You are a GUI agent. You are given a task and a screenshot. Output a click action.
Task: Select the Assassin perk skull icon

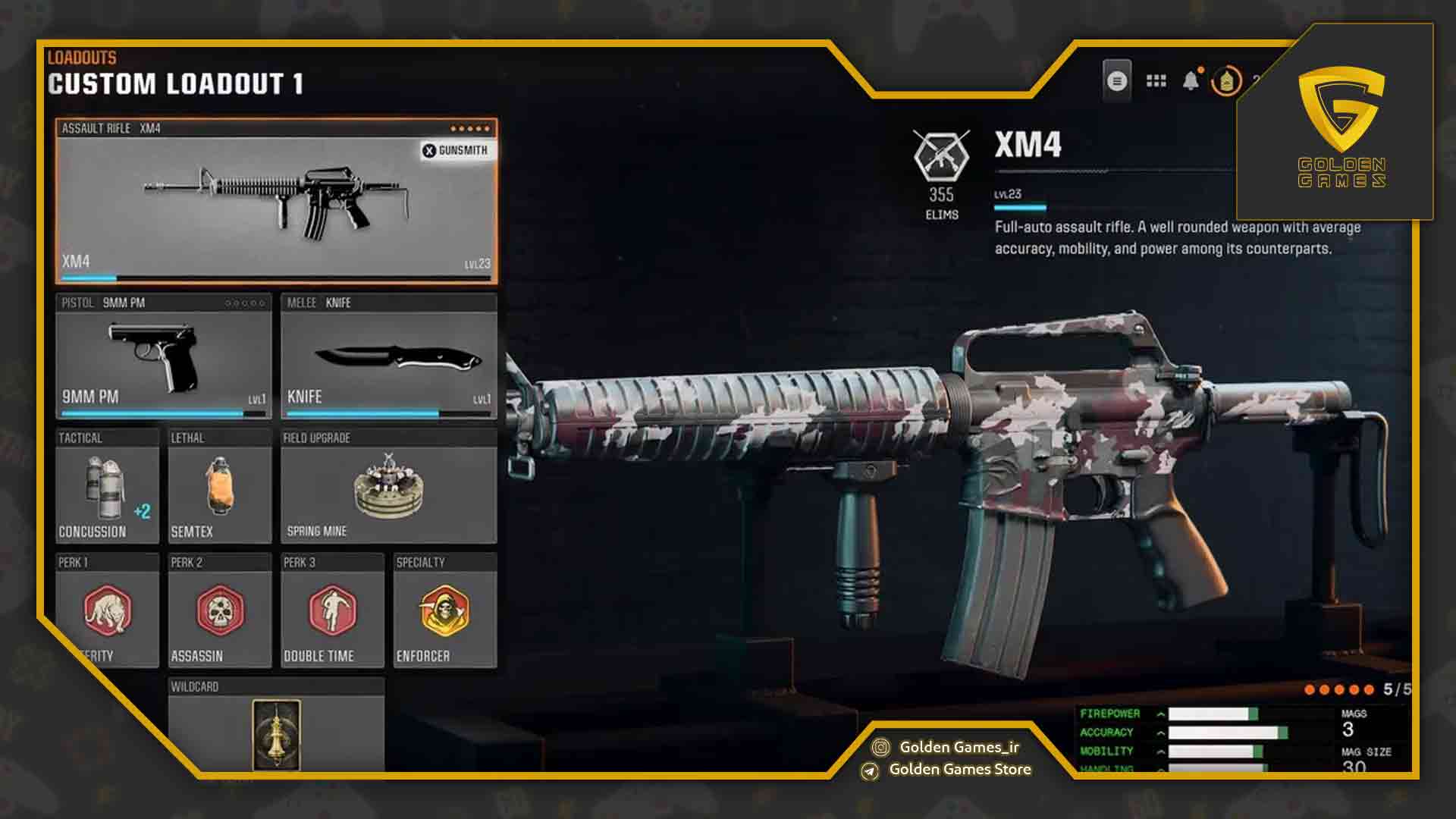tap(219, 610)
